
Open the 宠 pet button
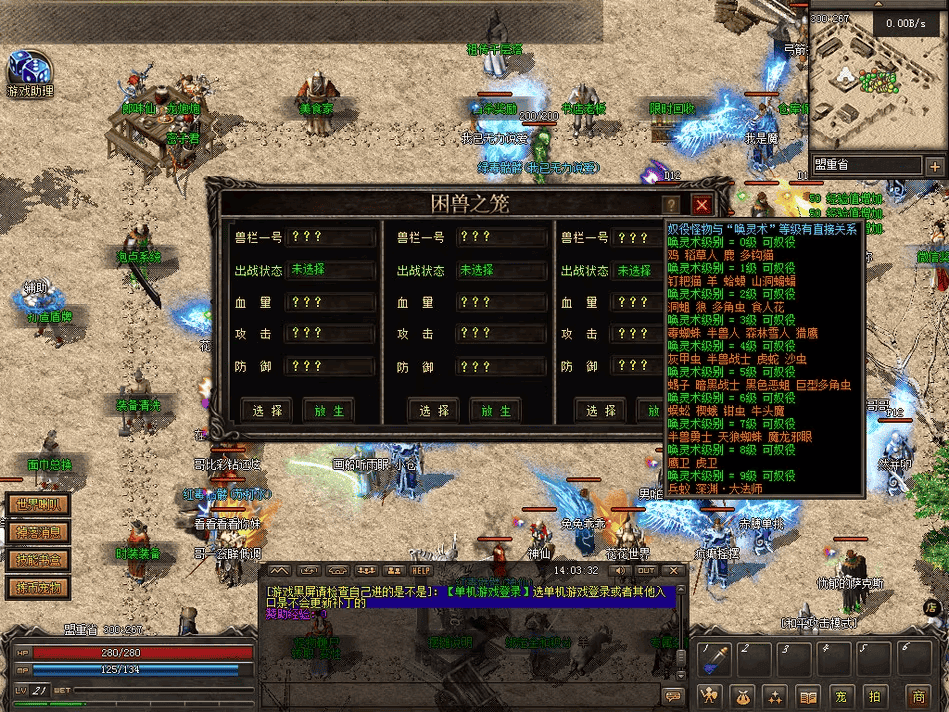tap(842, 695)
